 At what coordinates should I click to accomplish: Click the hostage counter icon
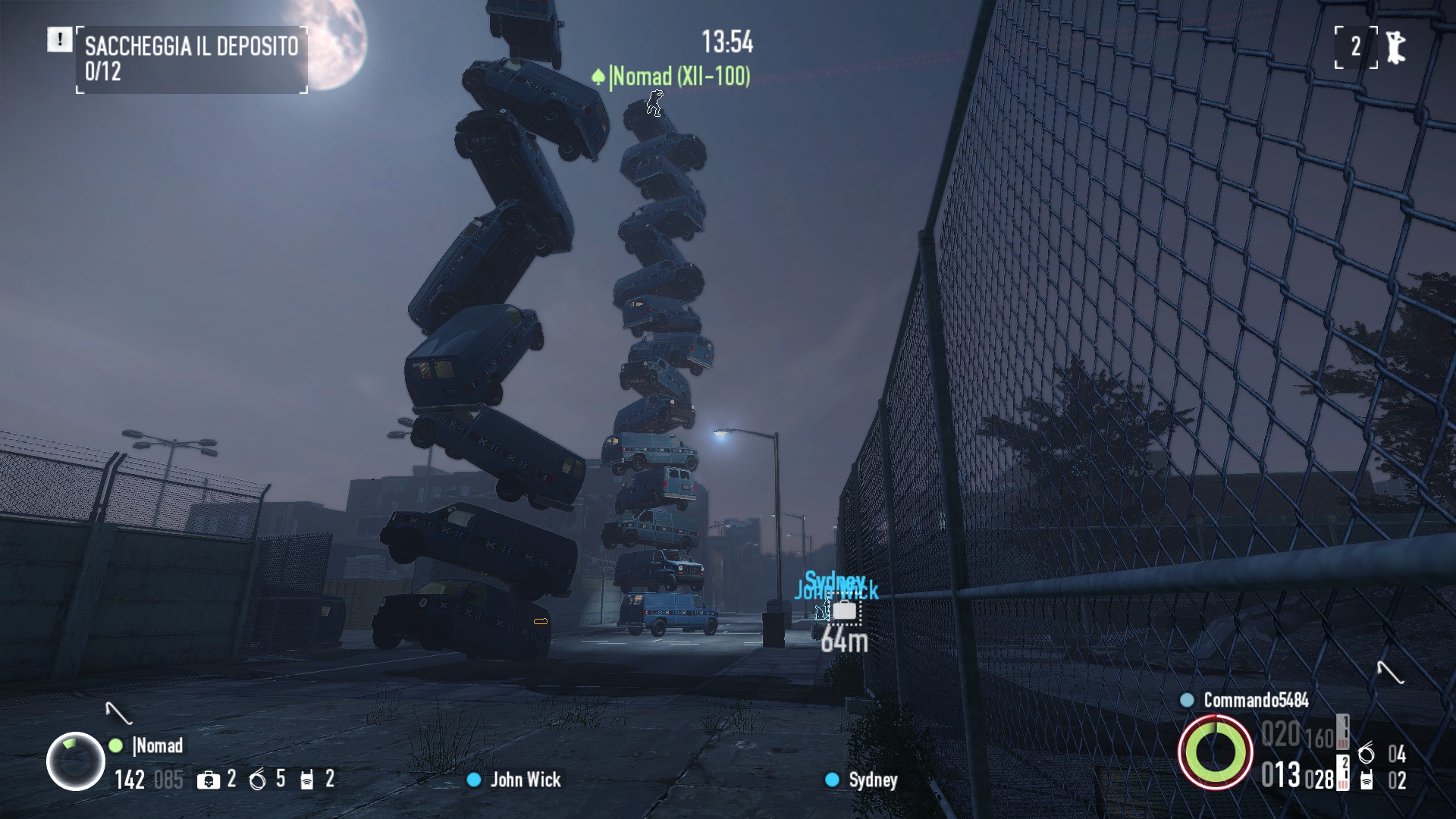(x=1395, y=47)
